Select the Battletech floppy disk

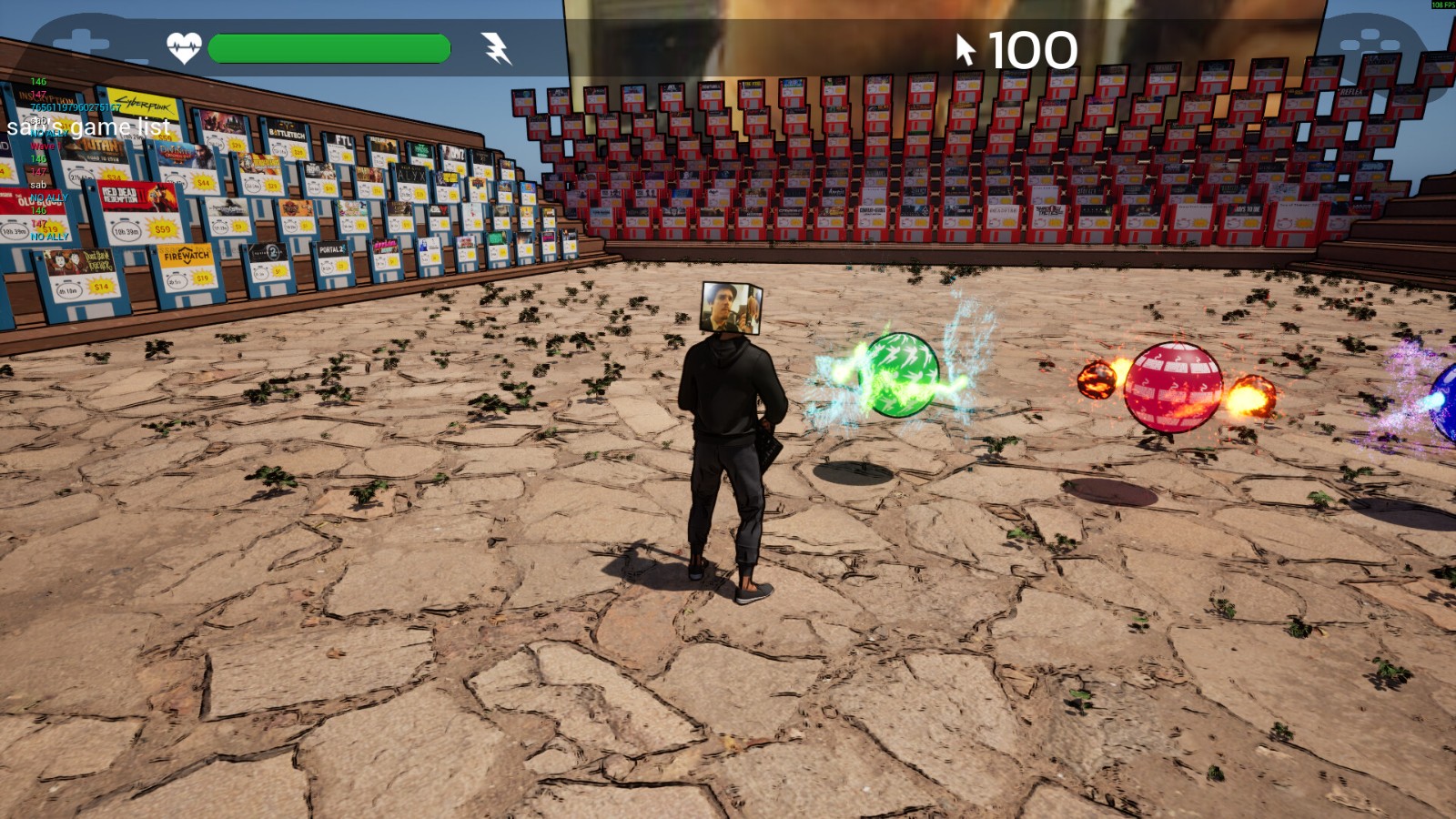287,134
